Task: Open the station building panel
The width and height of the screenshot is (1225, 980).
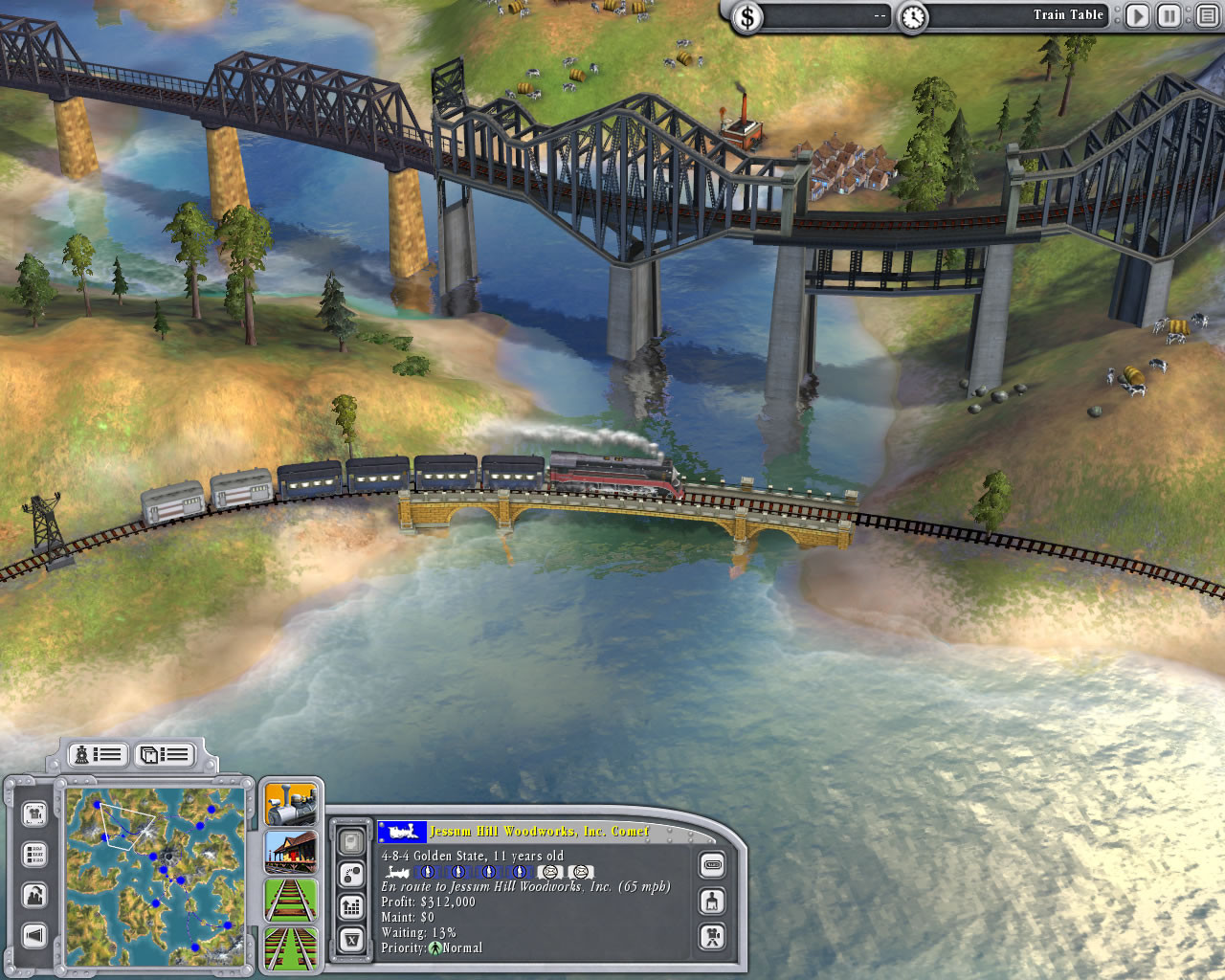Action: [x=289, y=853]
